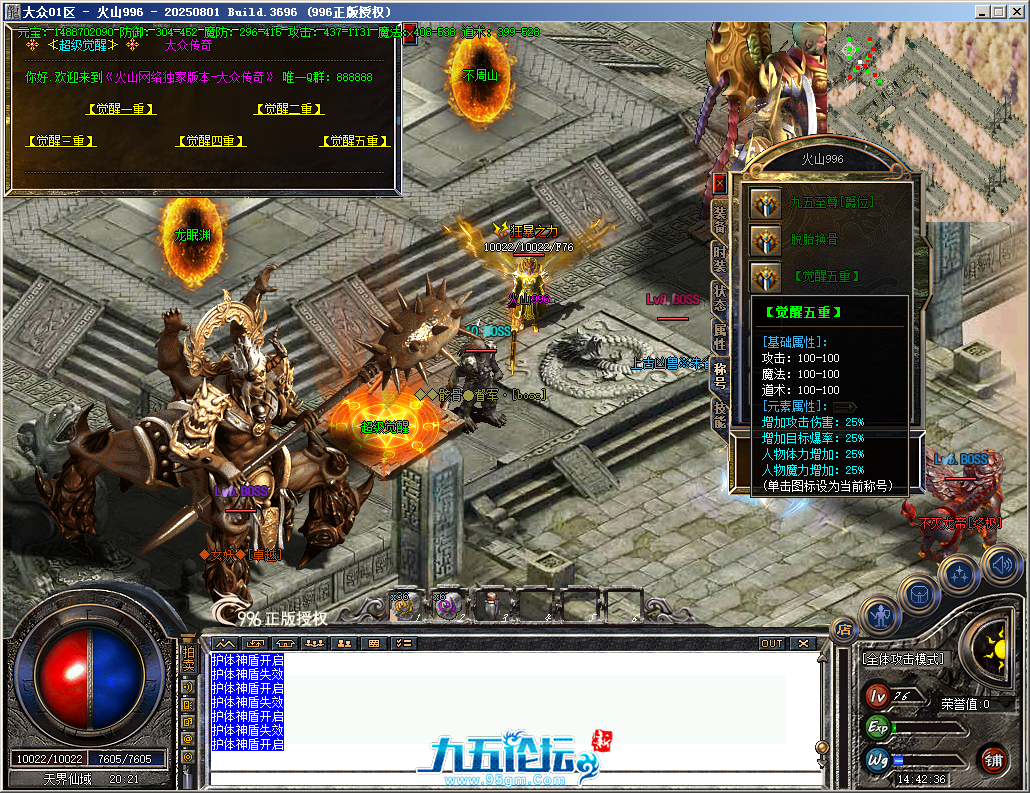Toggle sound with the speaker button
The image size is (1030, 793).
(x=1000, y=564)
